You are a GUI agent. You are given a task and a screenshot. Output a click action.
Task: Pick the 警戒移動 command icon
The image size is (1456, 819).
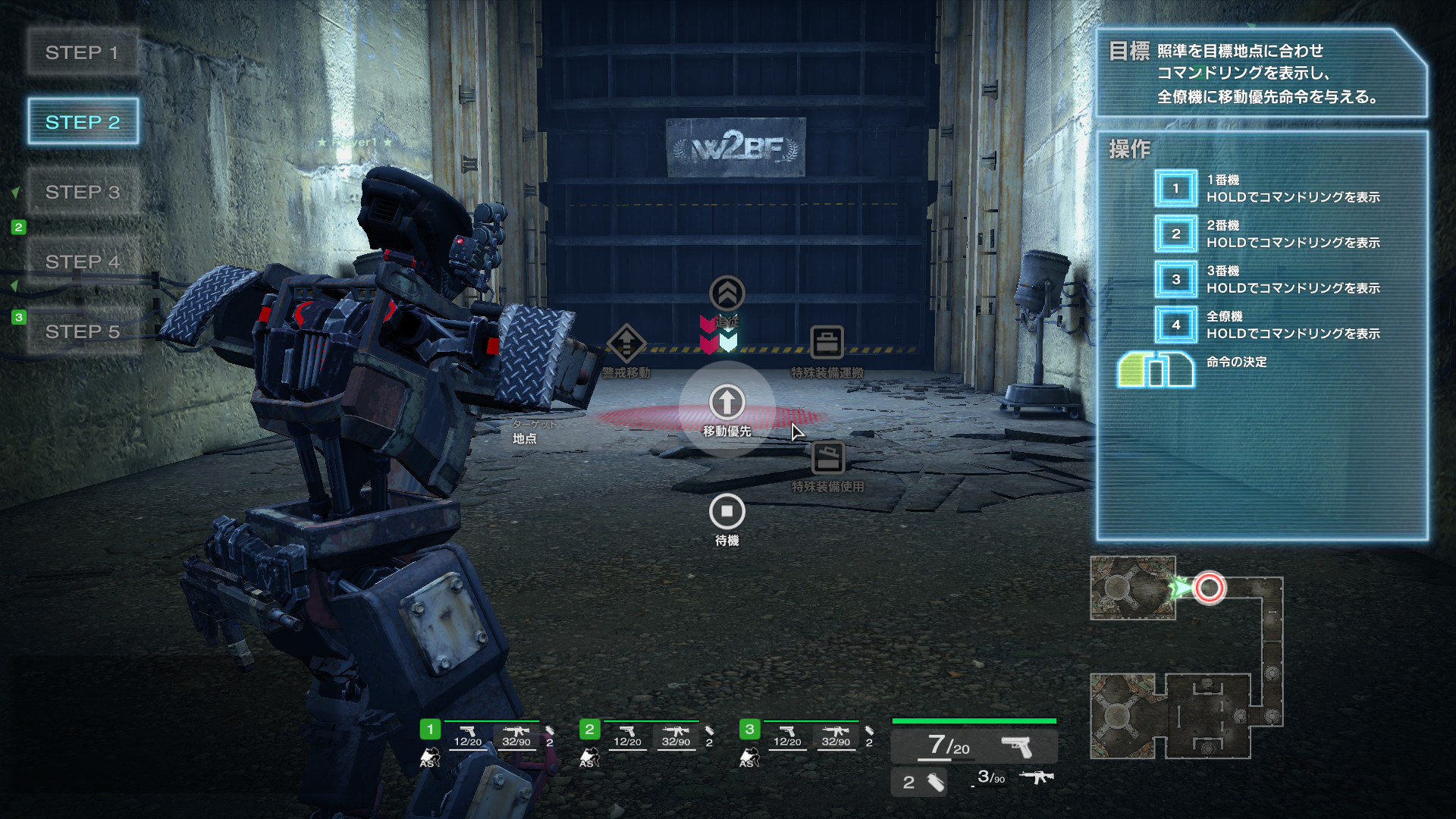point(626,344)
